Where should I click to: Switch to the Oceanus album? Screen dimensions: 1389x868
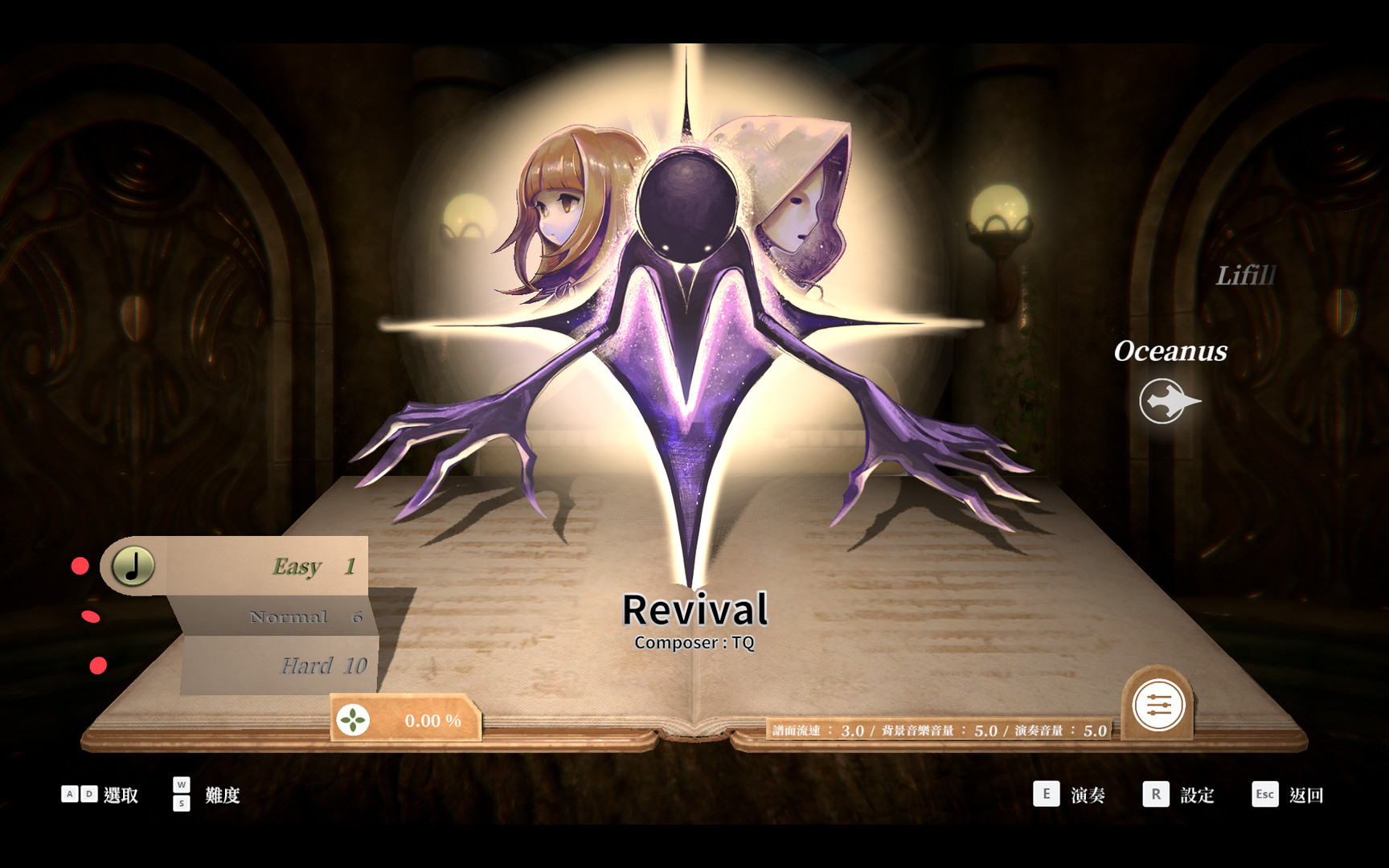(x=1170, y=351)
